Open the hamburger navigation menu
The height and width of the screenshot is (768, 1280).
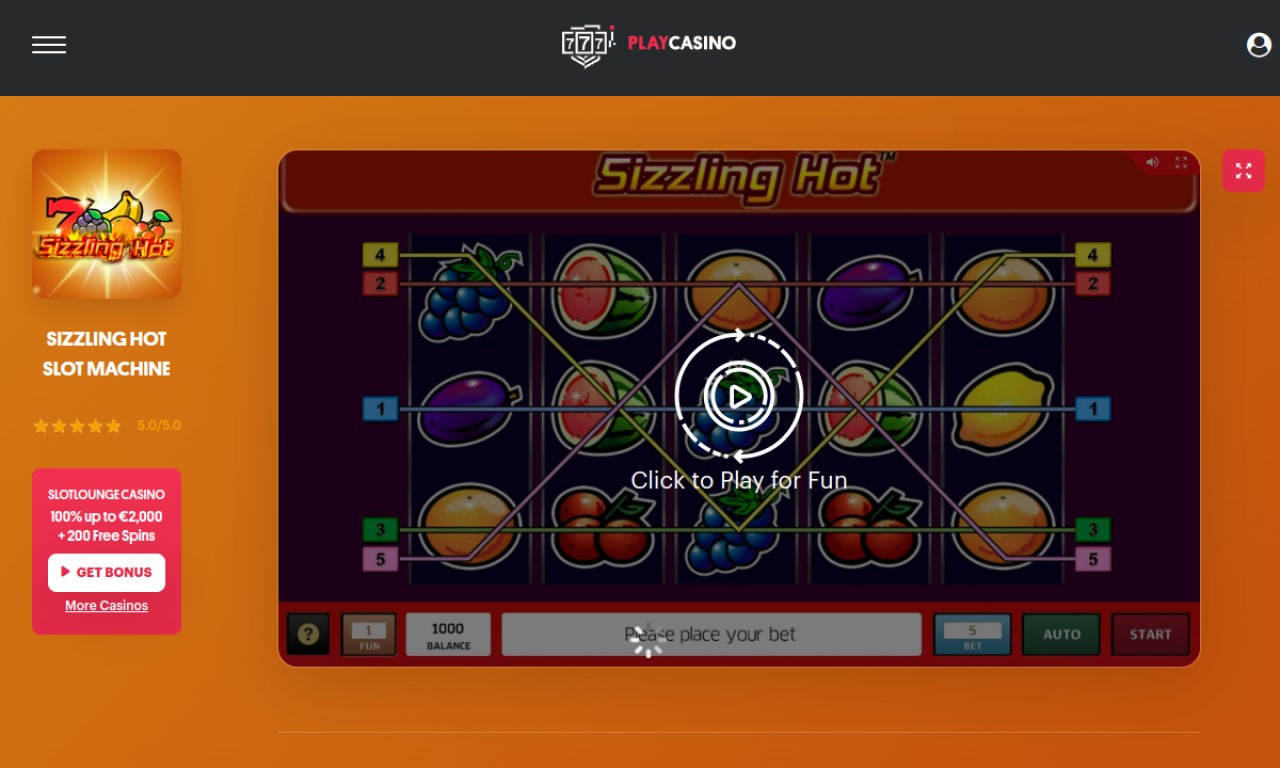pos(49,45)
